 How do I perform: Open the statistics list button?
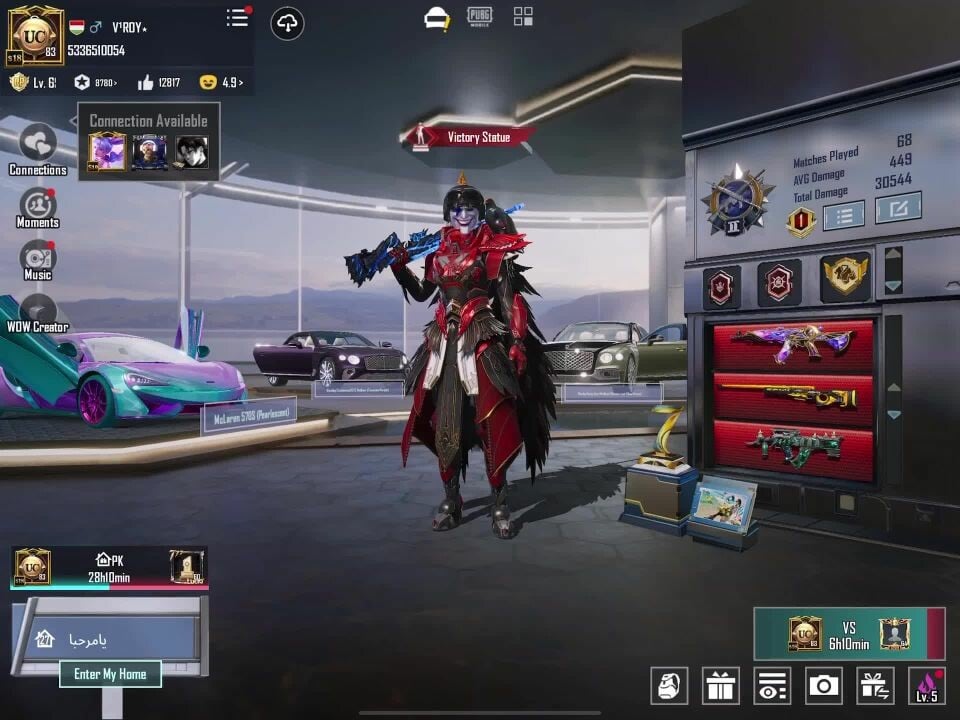[843, 214]
